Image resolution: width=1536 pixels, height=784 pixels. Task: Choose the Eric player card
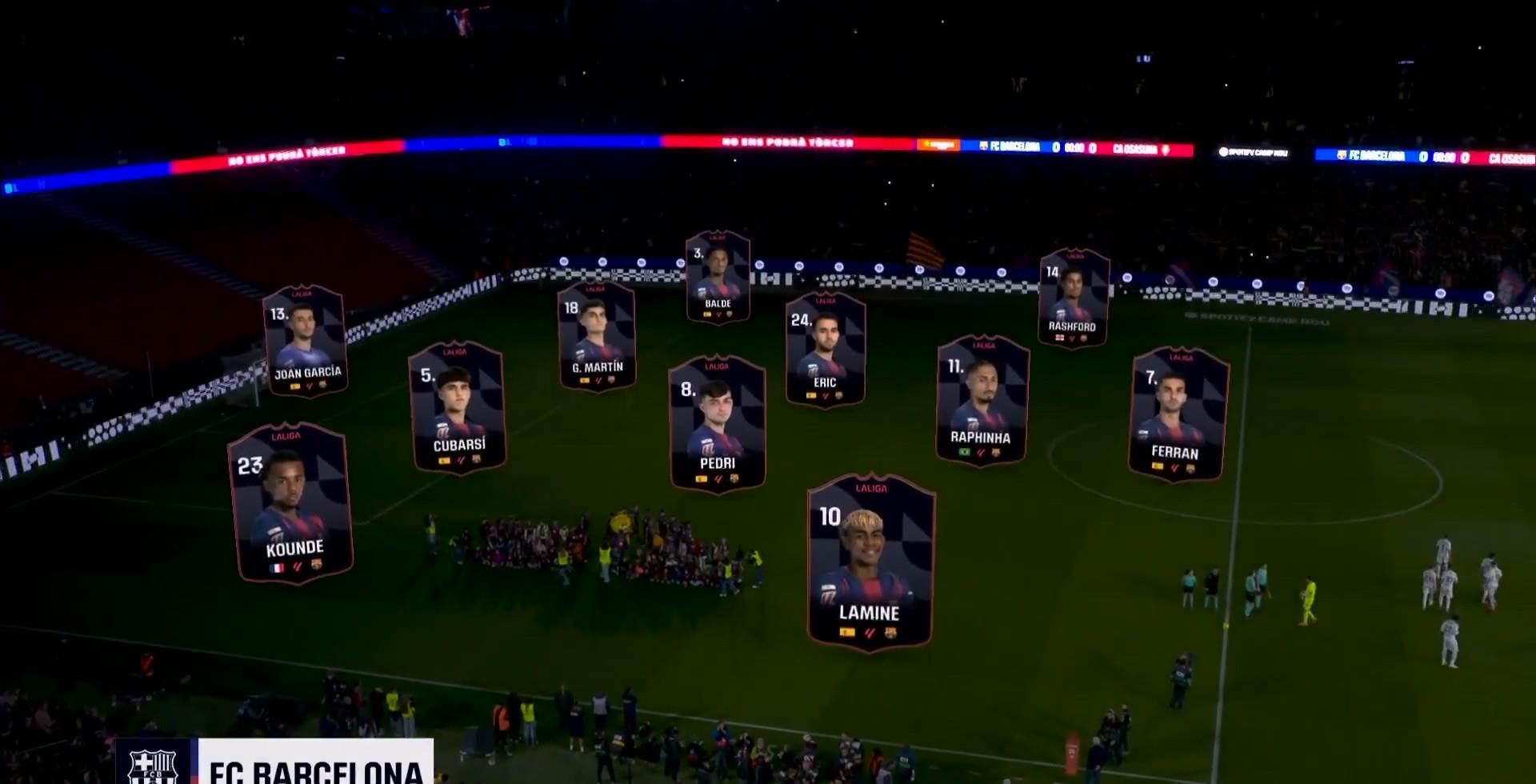click(x=825, y=349)
